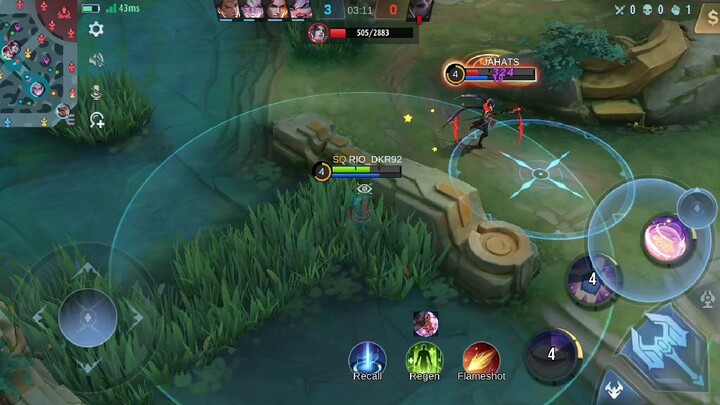Activate the Recall spell
The image size is (720, 405).
point(367,358)
